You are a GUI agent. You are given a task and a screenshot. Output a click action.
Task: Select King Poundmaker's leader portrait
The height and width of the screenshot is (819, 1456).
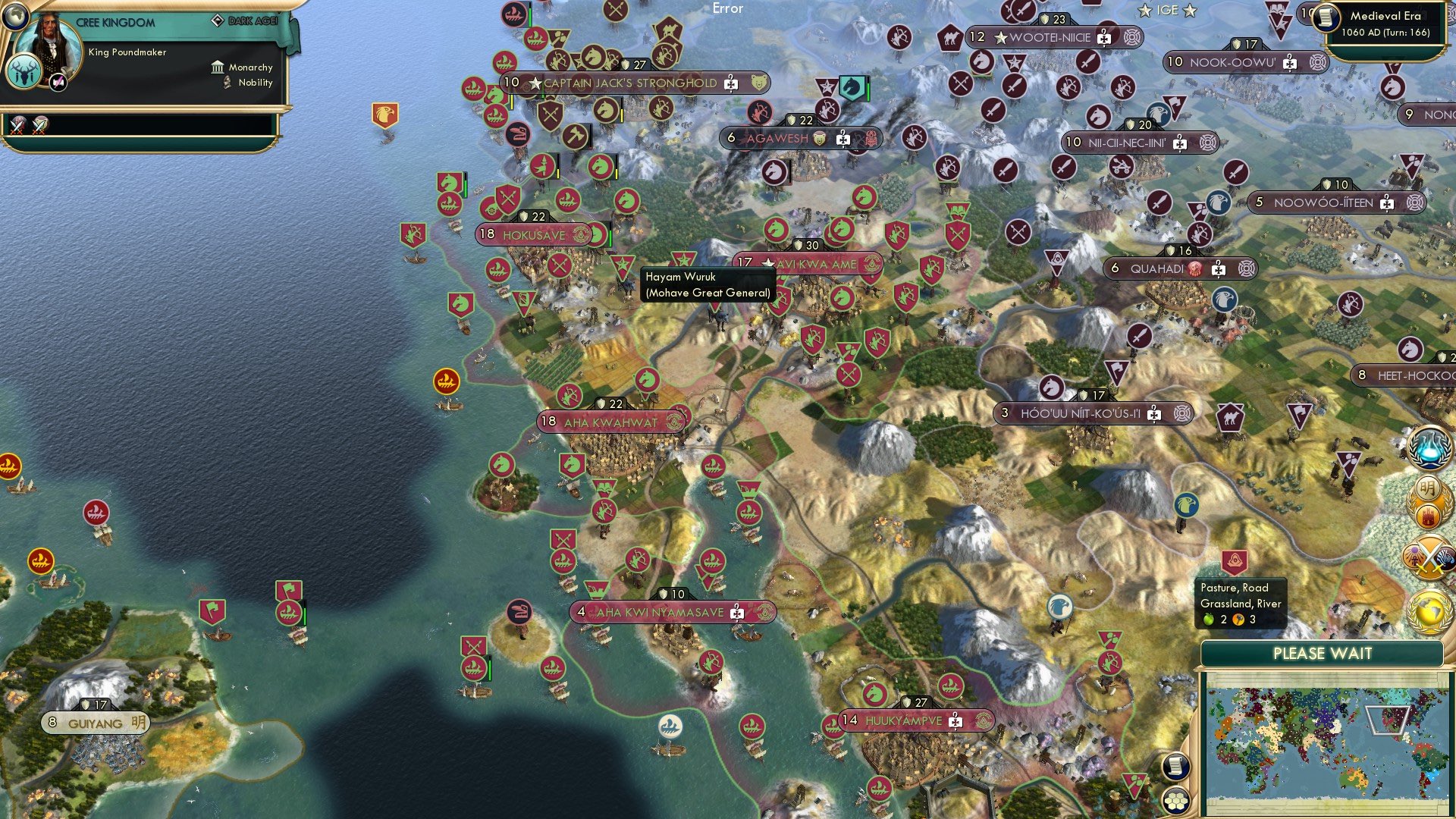tap(47, 47)
